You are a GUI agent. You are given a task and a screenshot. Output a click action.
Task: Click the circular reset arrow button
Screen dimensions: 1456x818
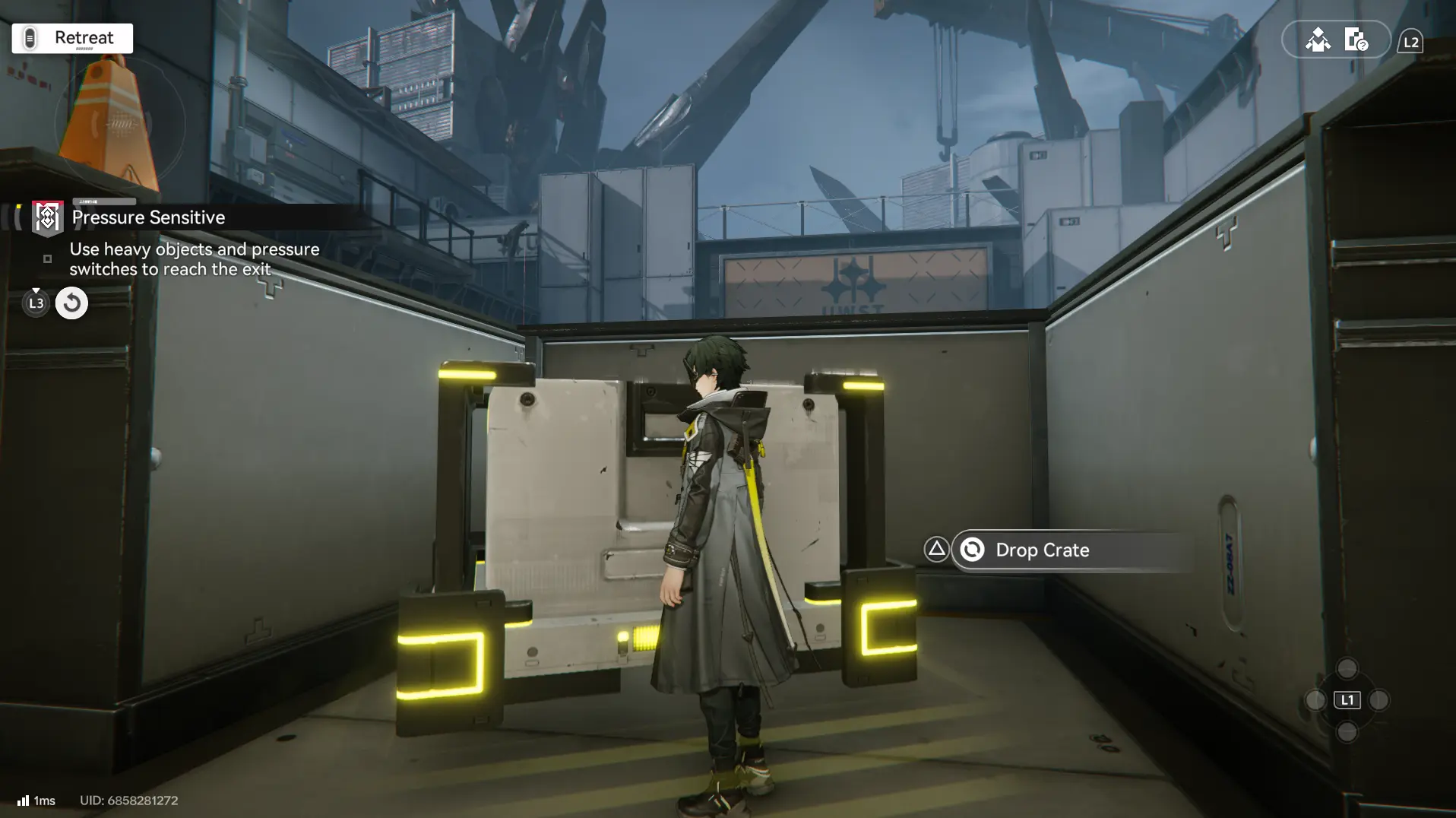71,303
